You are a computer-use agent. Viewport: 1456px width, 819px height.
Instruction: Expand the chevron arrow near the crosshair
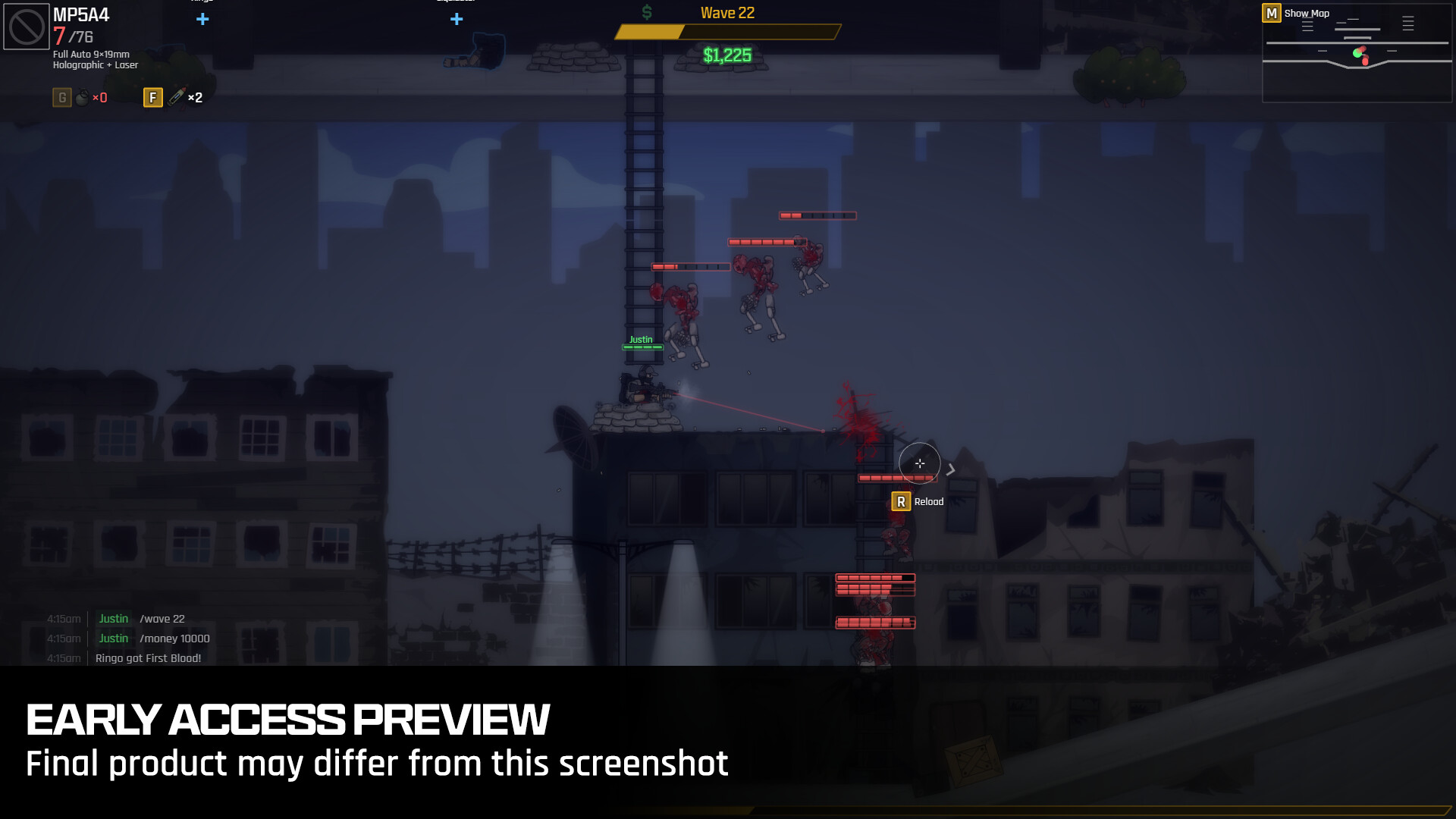click(x=950, y=470)
